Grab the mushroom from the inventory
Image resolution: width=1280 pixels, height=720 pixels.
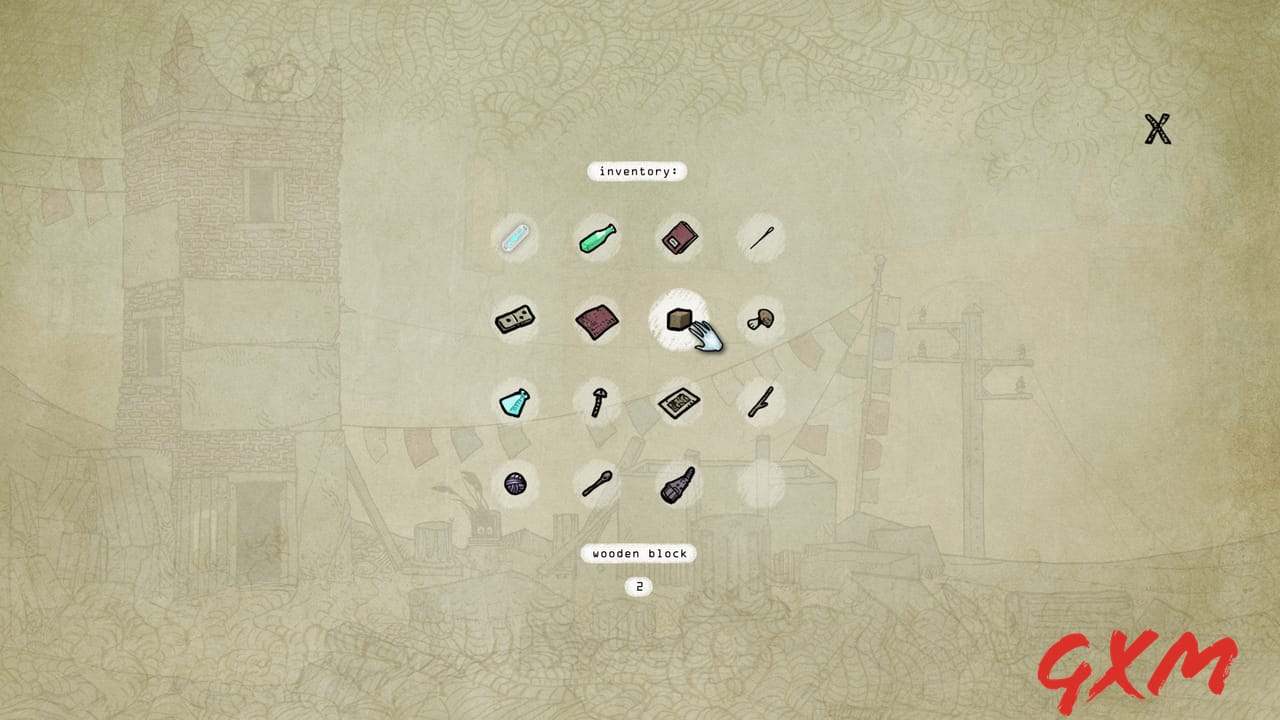(761, 320)
